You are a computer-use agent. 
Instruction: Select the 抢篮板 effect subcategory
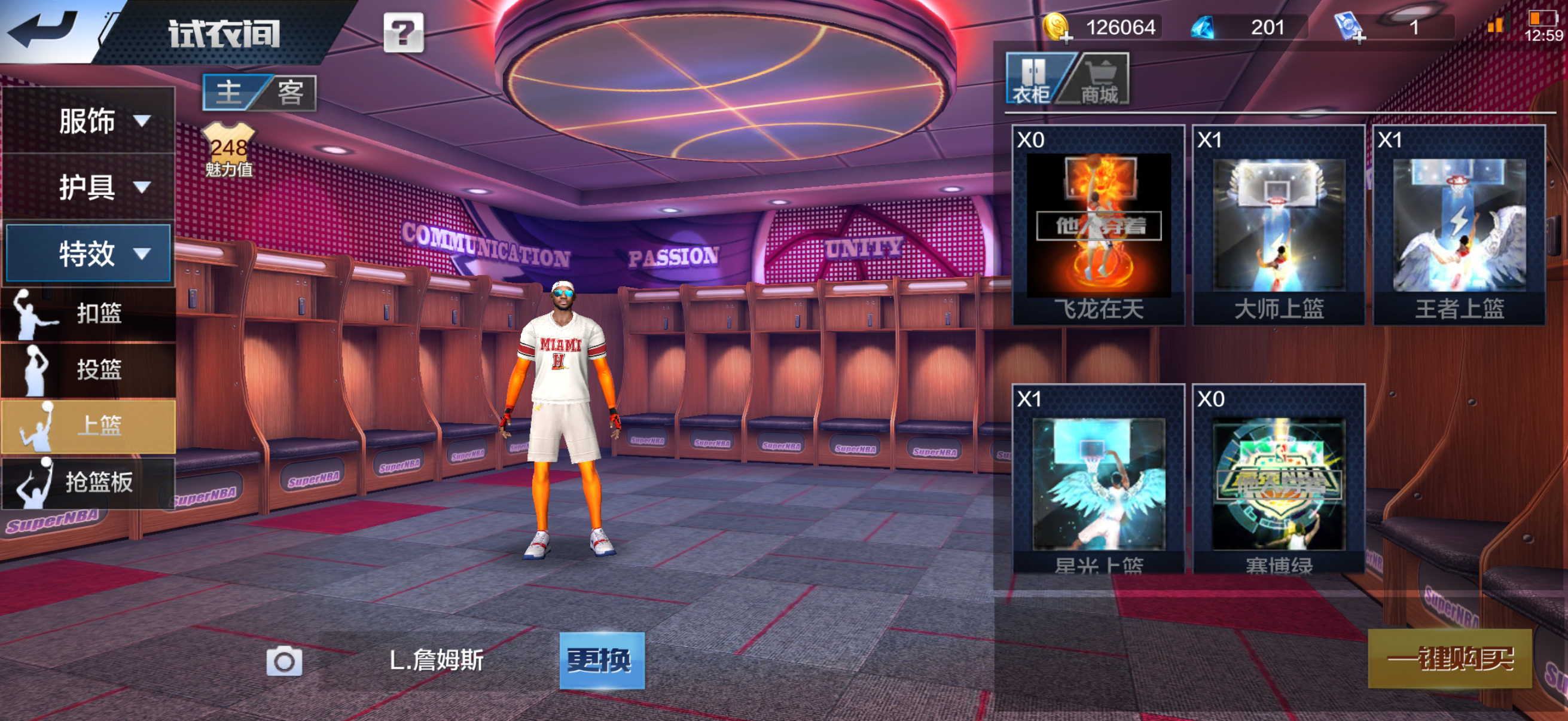[x=89, y=482]
